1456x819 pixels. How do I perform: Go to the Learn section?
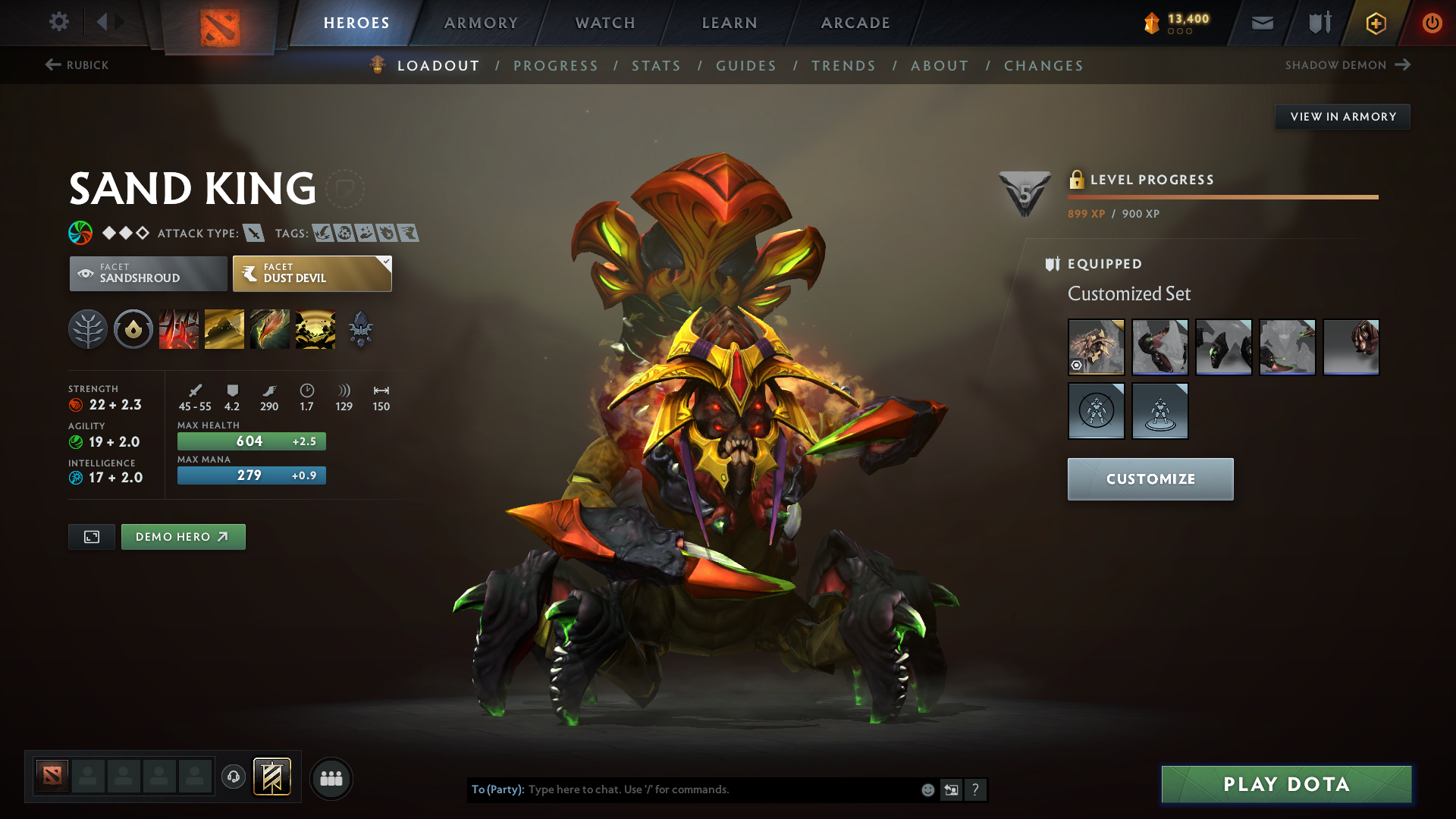(x=730, y=23)
